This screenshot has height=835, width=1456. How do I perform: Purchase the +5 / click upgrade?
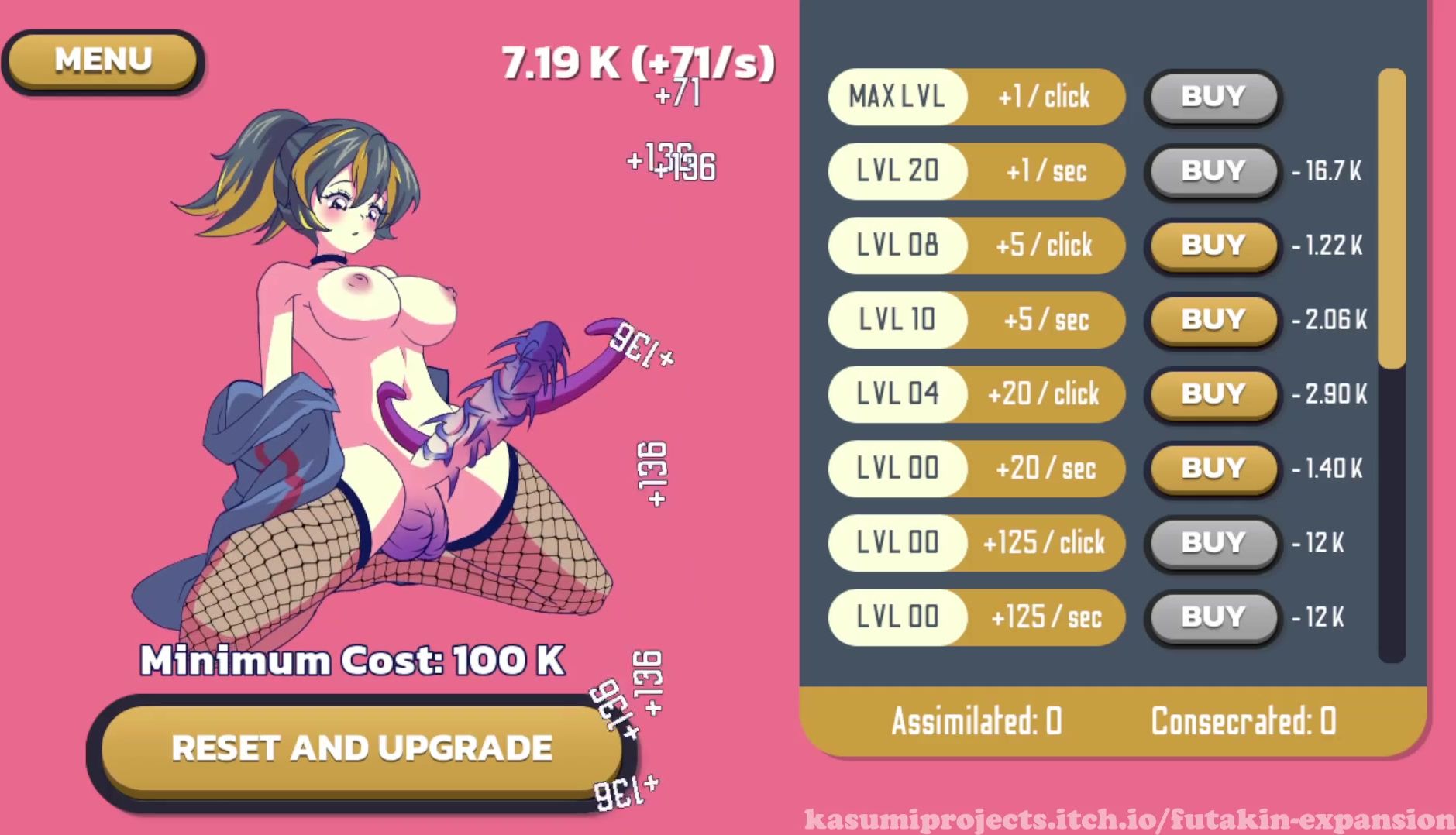[x=1213, y=246]
